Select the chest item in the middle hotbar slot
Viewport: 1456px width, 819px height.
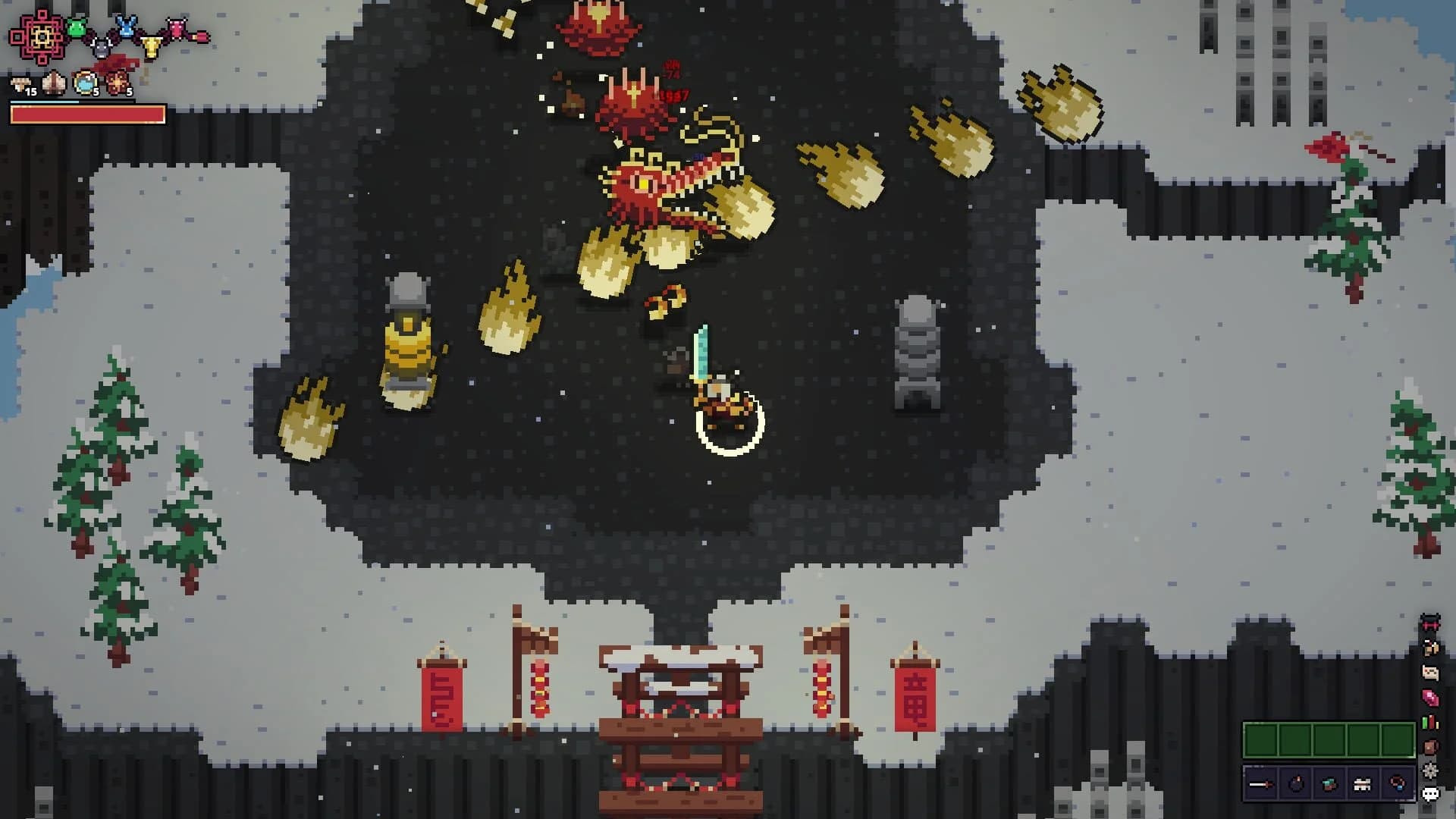click(1329, 783)
